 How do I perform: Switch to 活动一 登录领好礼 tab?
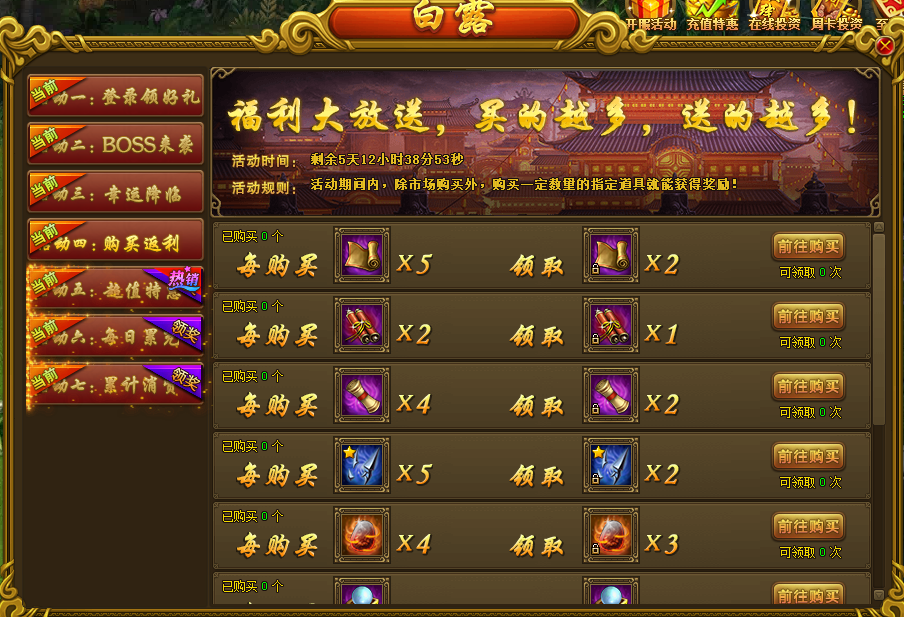coord(116,96)
